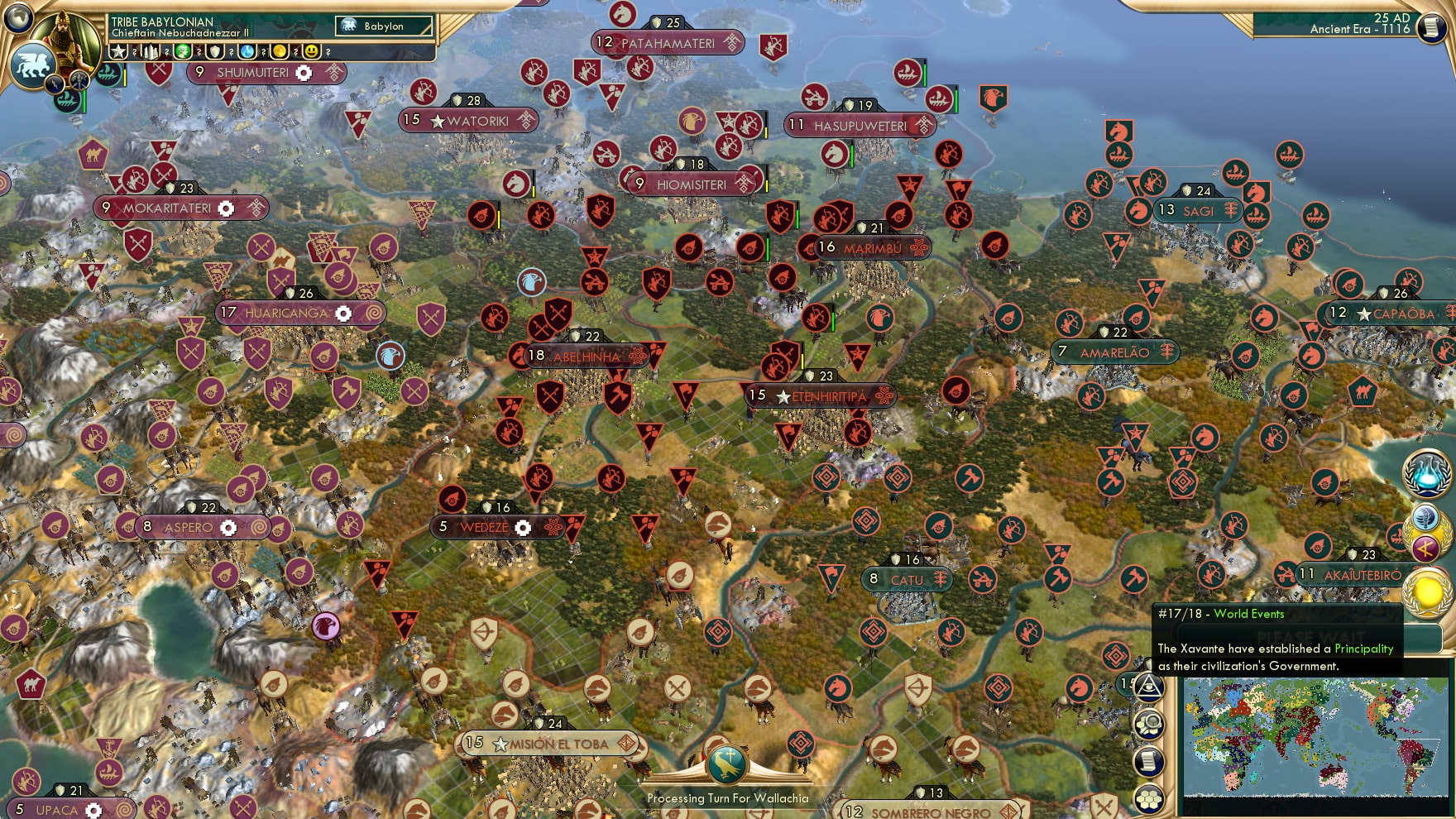The width and height of the screenshot is (1456, 819).
Task: Click the gold coin indicator in the top bar
Action: pos(281,50)
